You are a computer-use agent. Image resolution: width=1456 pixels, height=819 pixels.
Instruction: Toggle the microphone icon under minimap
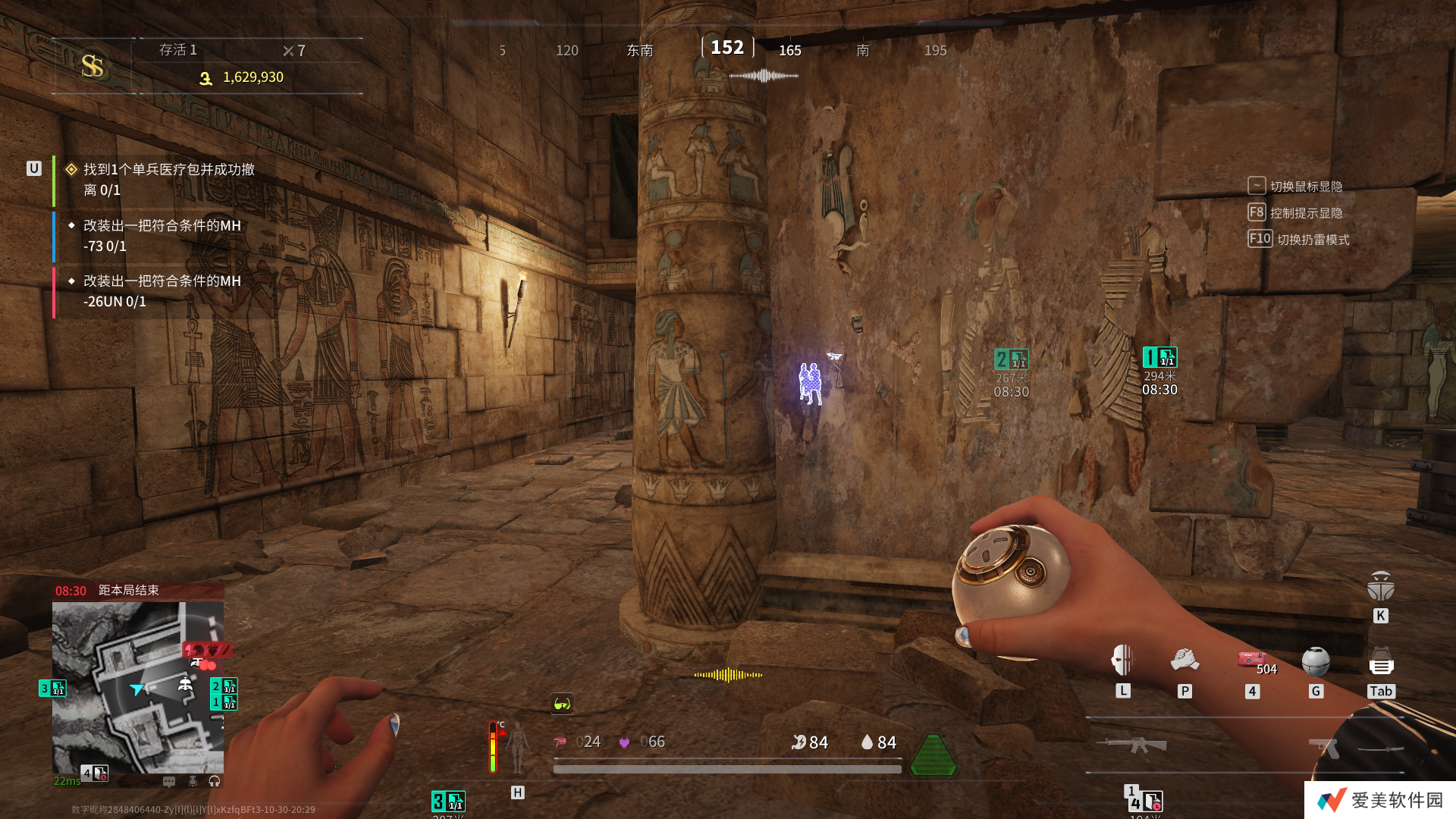click(x=193, y=781)
